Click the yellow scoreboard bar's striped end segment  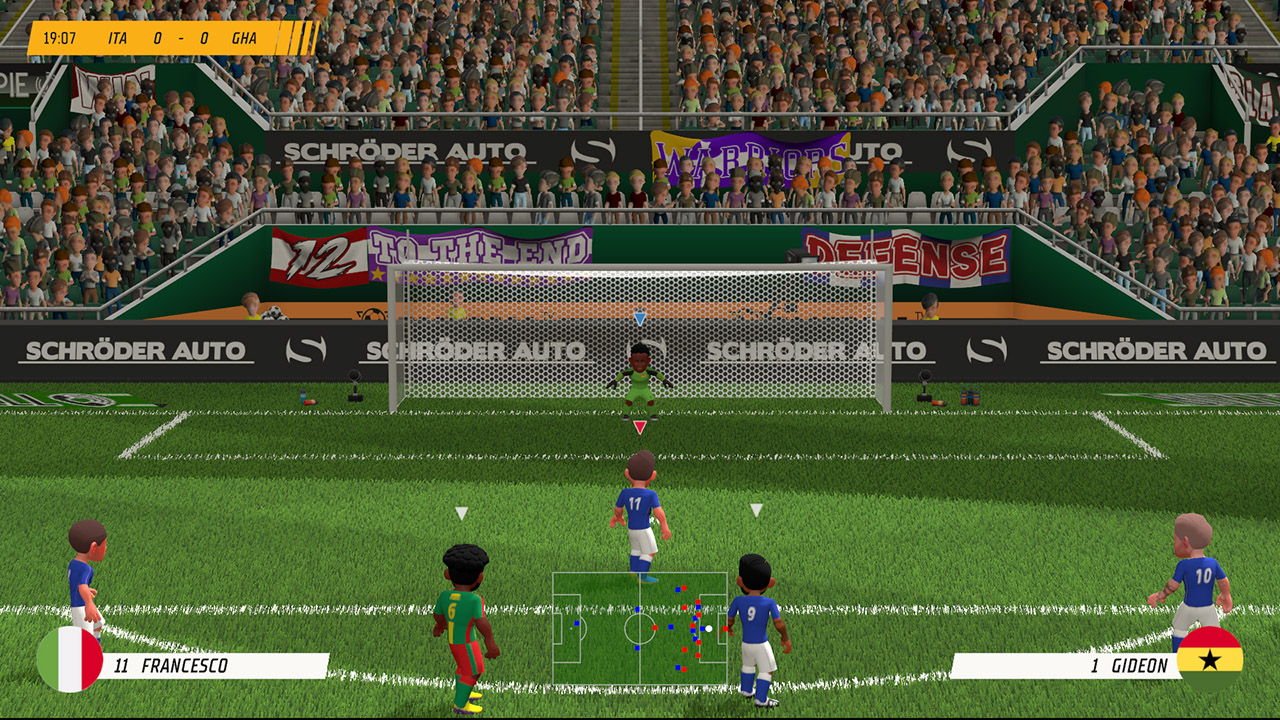click(297, 40)
